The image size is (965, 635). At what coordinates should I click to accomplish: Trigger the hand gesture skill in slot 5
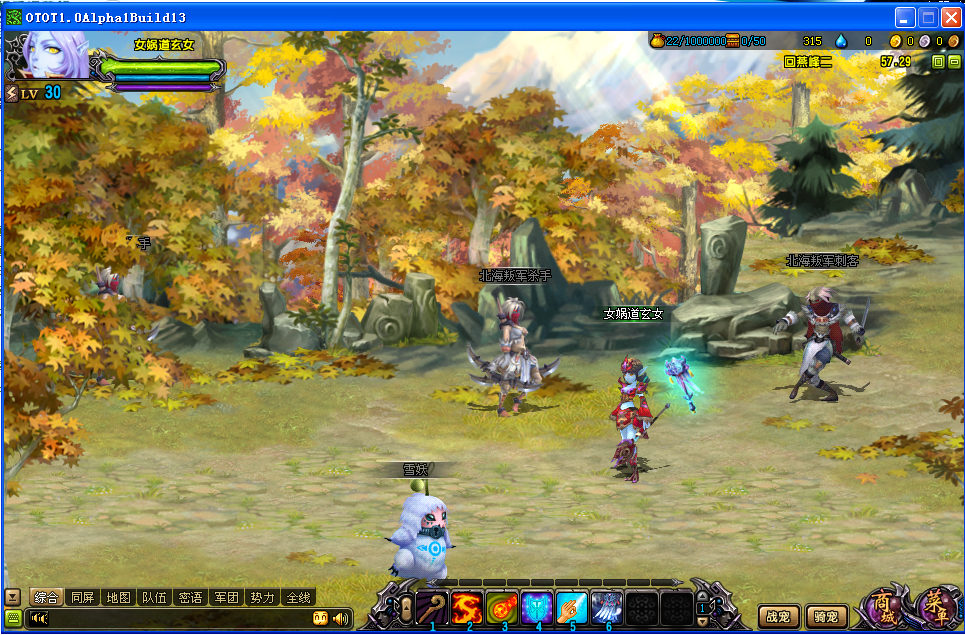click(572, 607)
